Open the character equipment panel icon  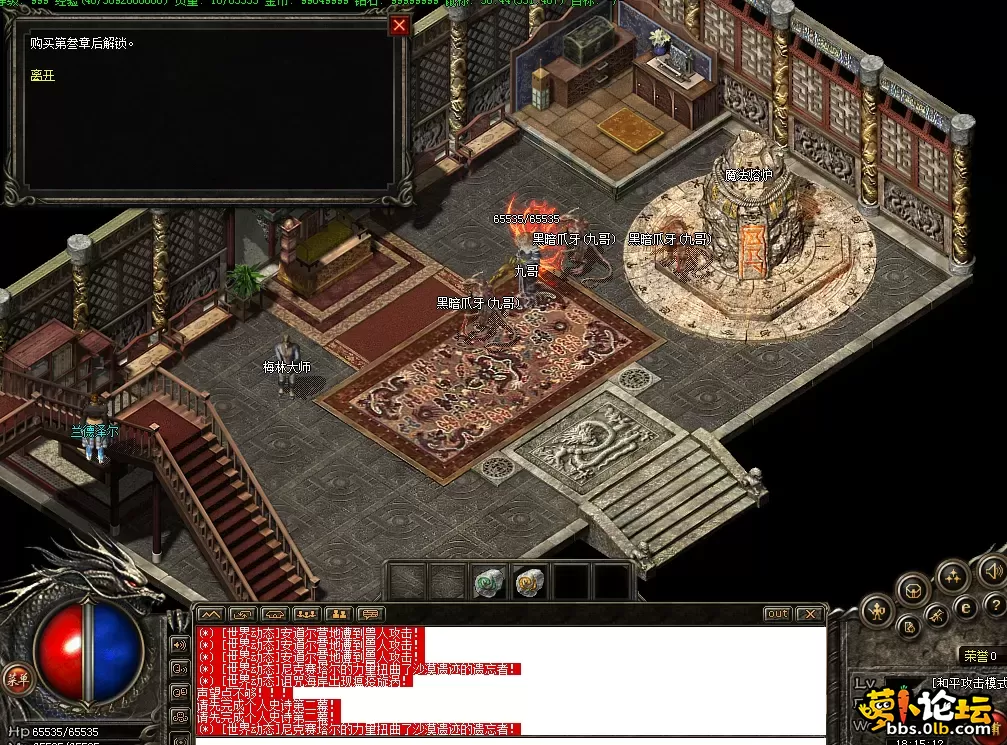877,610
